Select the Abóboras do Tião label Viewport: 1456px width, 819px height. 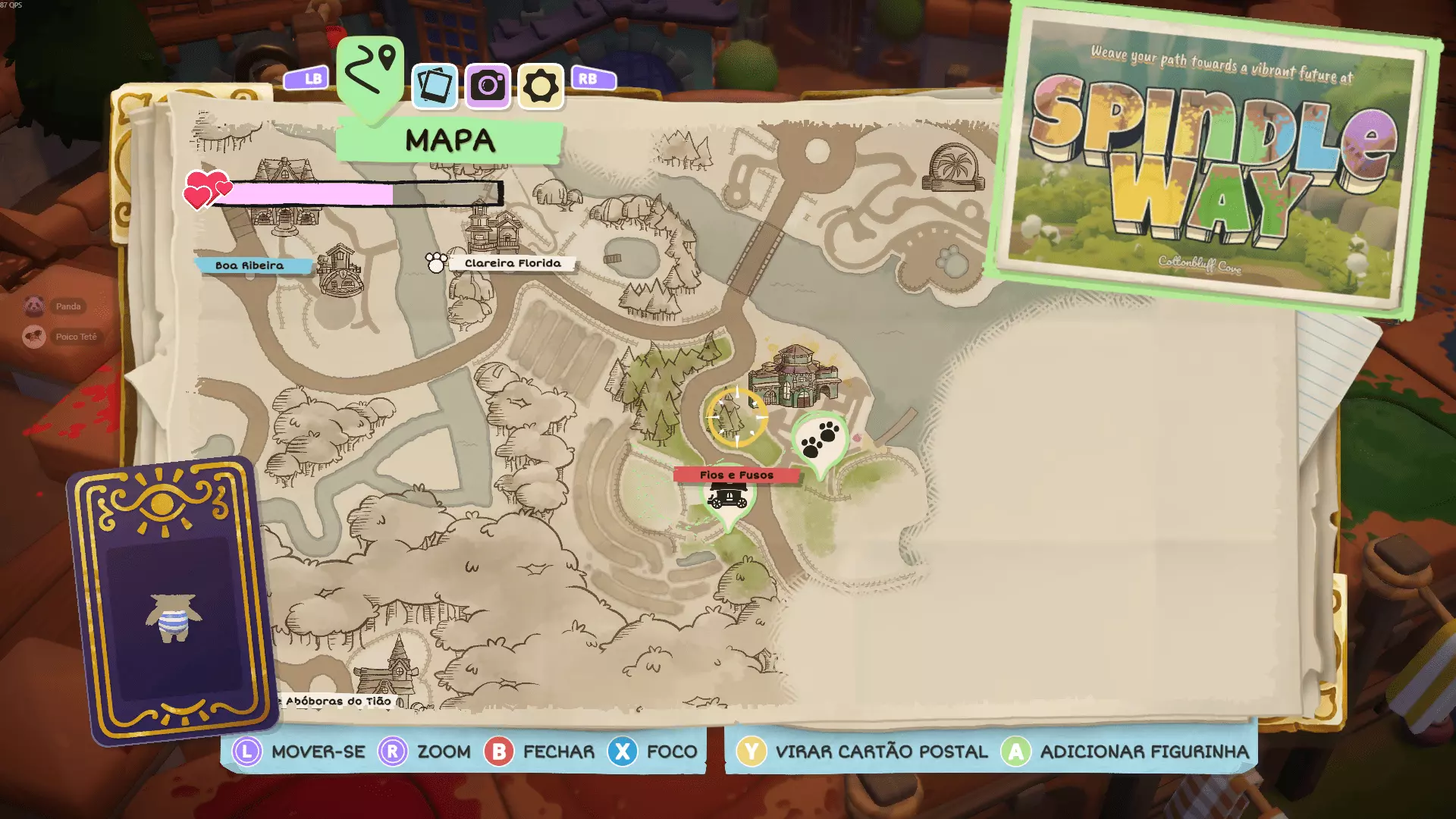tap(338, 701)
